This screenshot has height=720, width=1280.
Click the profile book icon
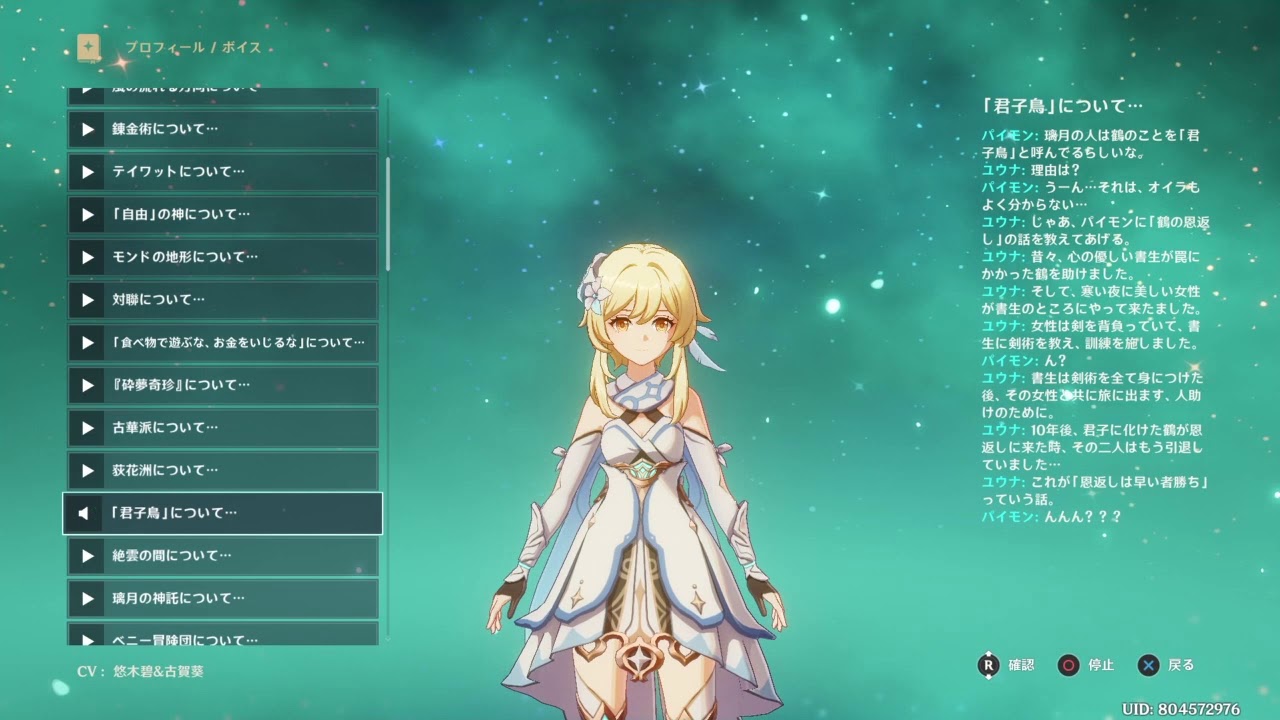coord(89,47)
